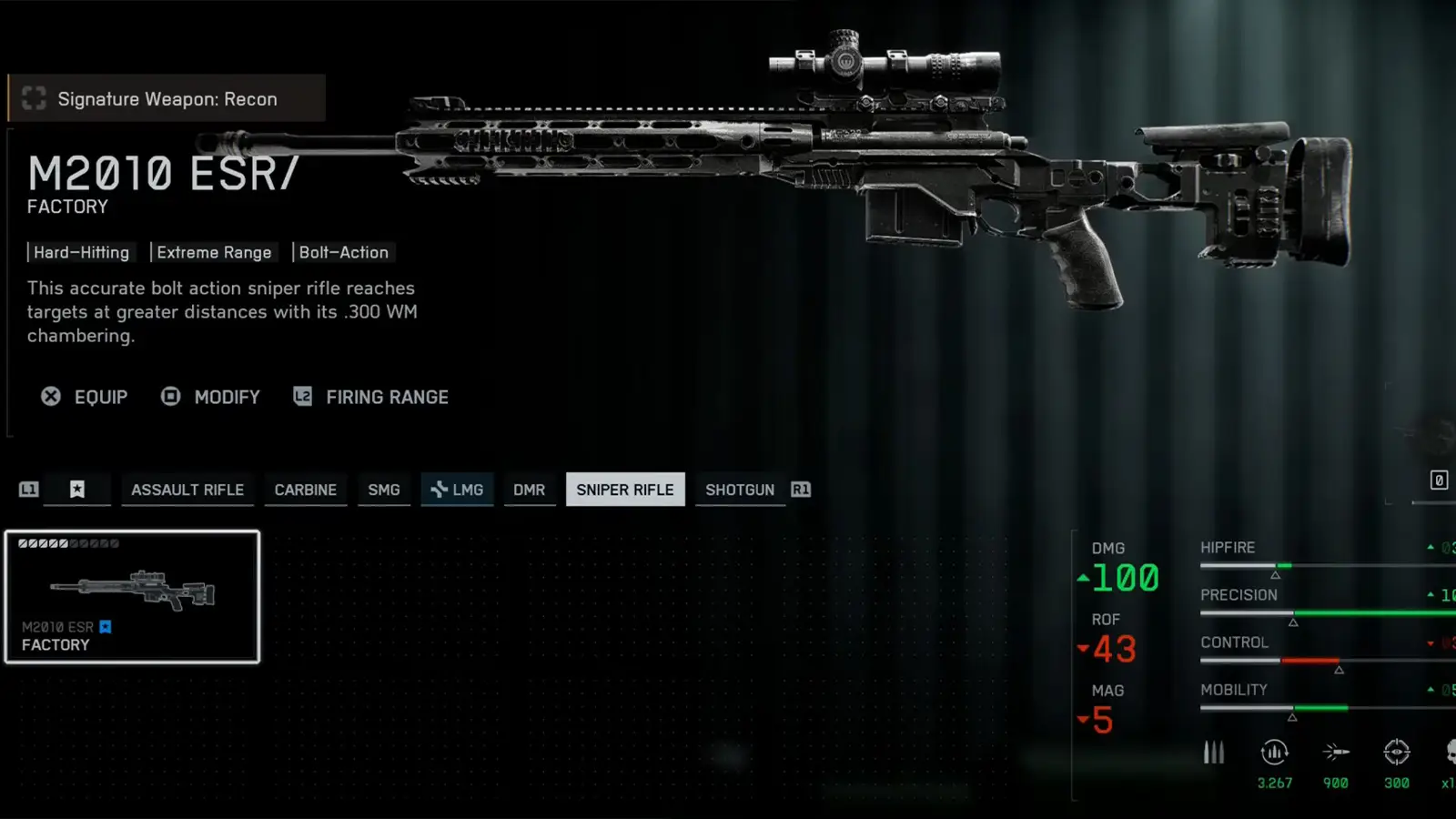This screenshot has height=819, width=1456.
Task: Select the M2010 ESR Factory weapon thumbnail
Action: [132, 596]
